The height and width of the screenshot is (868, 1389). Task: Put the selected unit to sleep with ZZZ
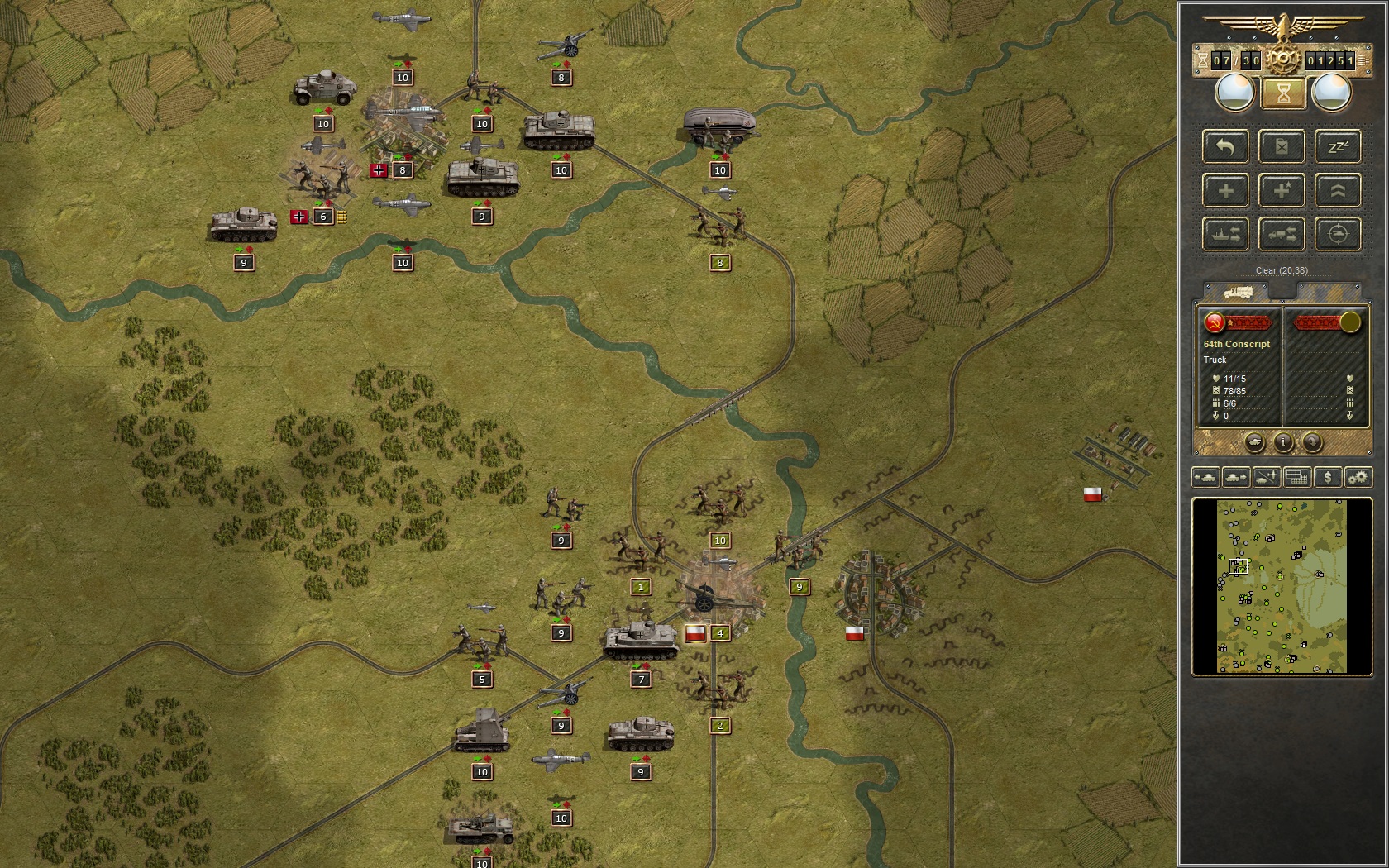1338,146
